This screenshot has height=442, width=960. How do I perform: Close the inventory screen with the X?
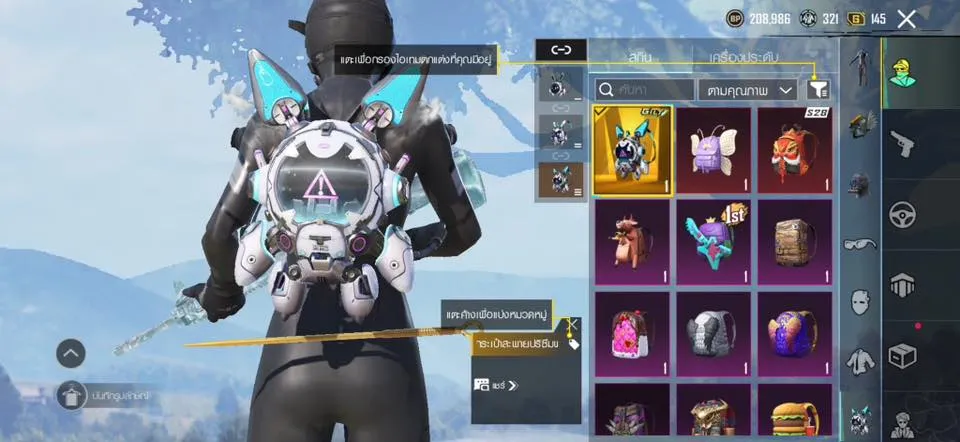click(x=907, y=19)
